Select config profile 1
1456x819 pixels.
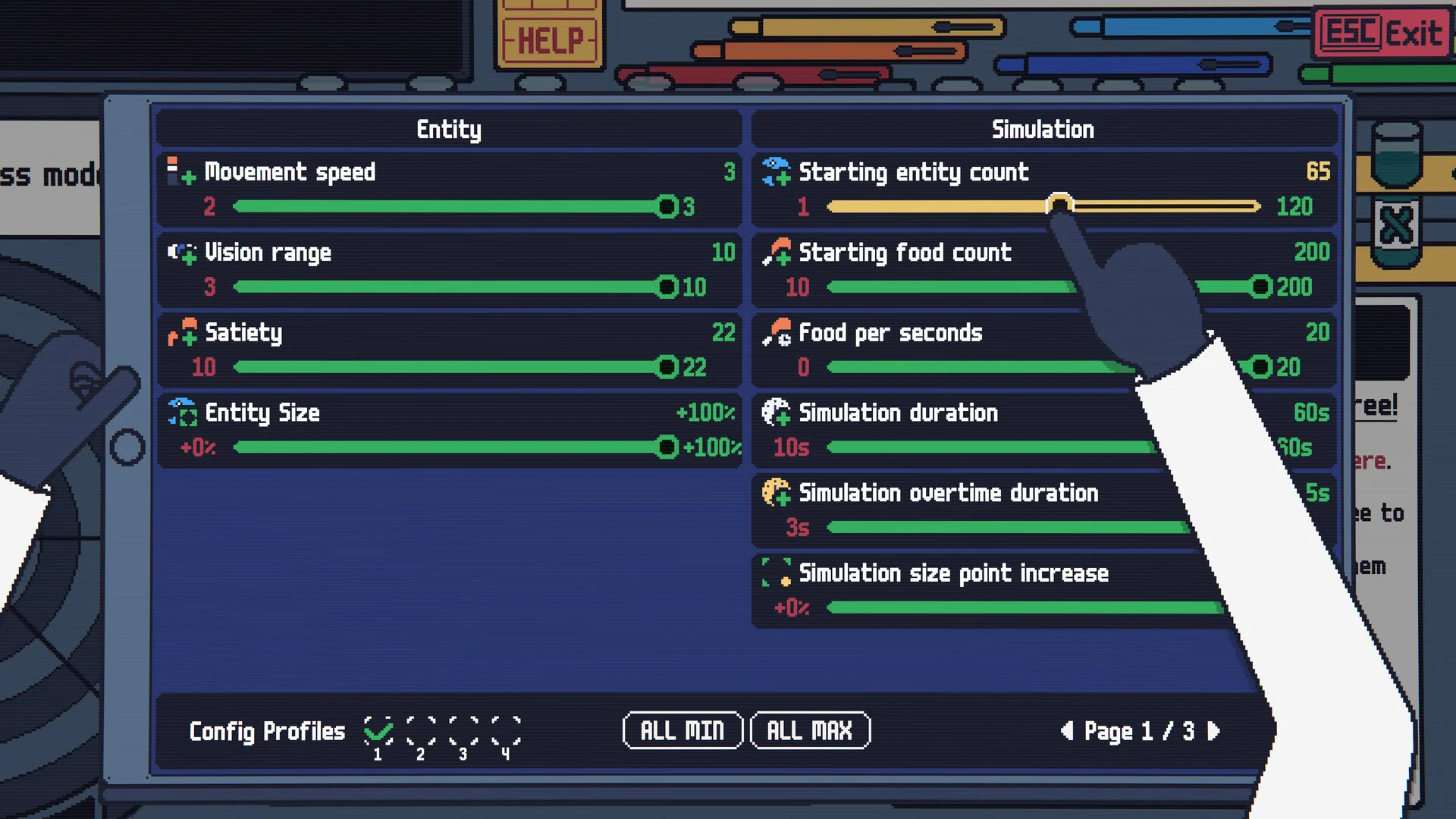pyautogui.click(x=378, y=730)
